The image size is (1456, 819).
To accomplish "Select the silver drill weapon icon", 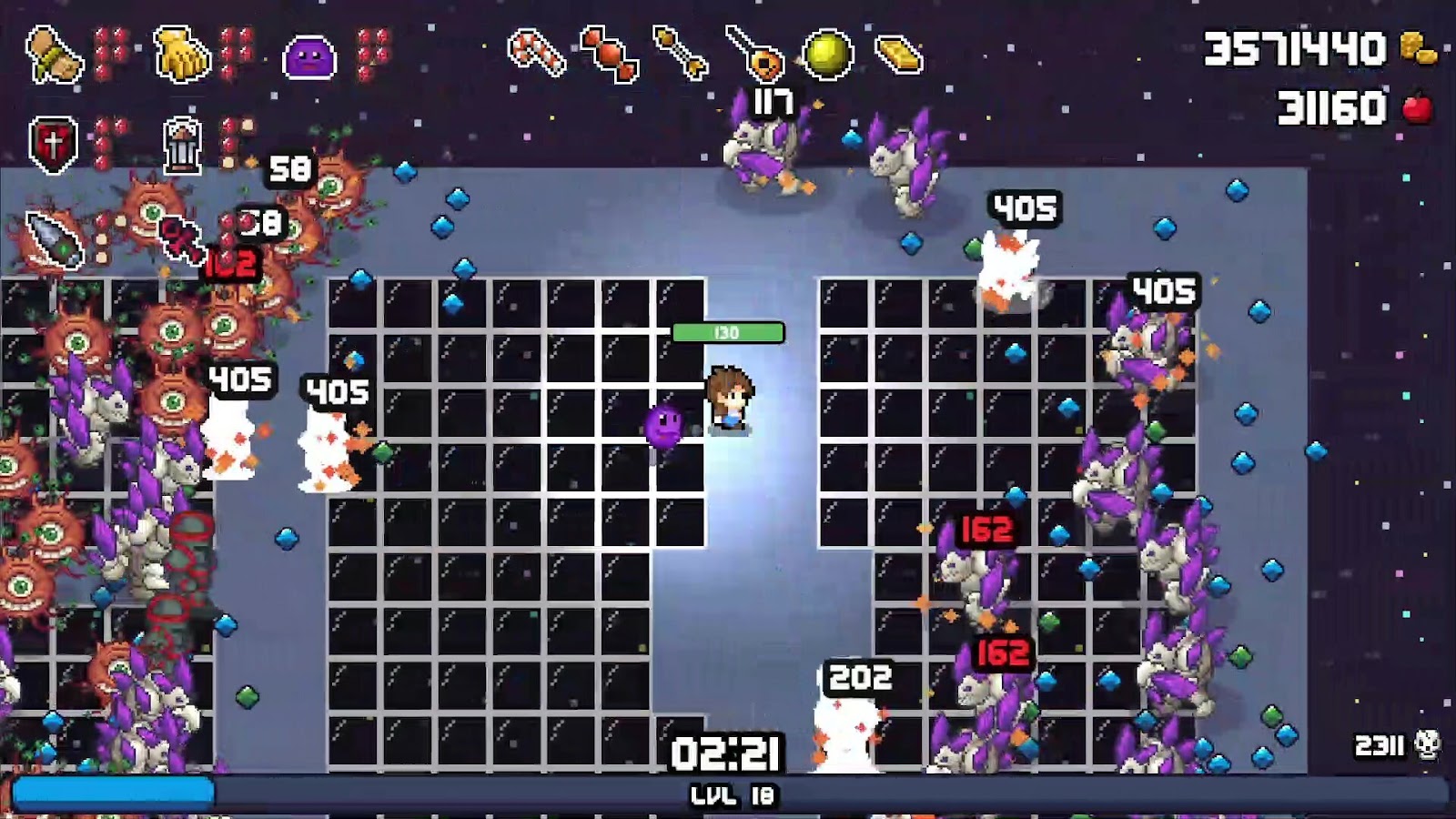I will tap(54, 239).
